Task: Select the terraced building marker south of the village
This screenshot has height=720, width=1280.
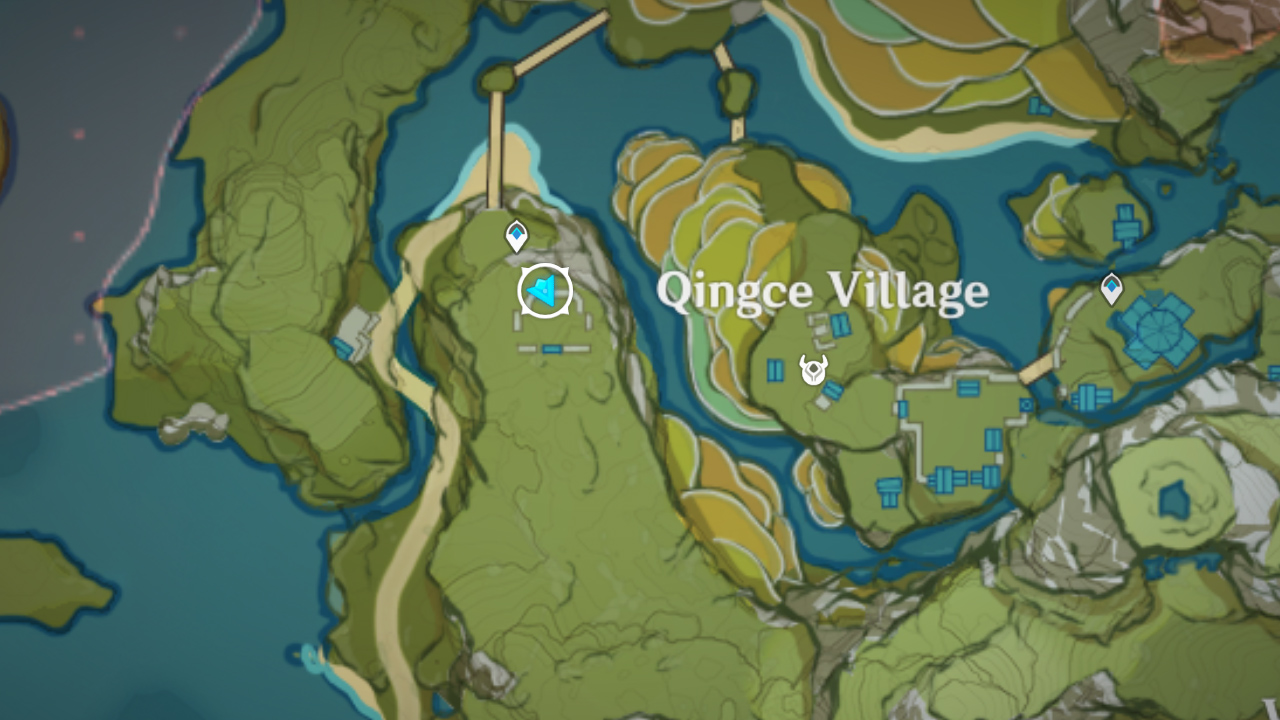Action: [887, 490]
